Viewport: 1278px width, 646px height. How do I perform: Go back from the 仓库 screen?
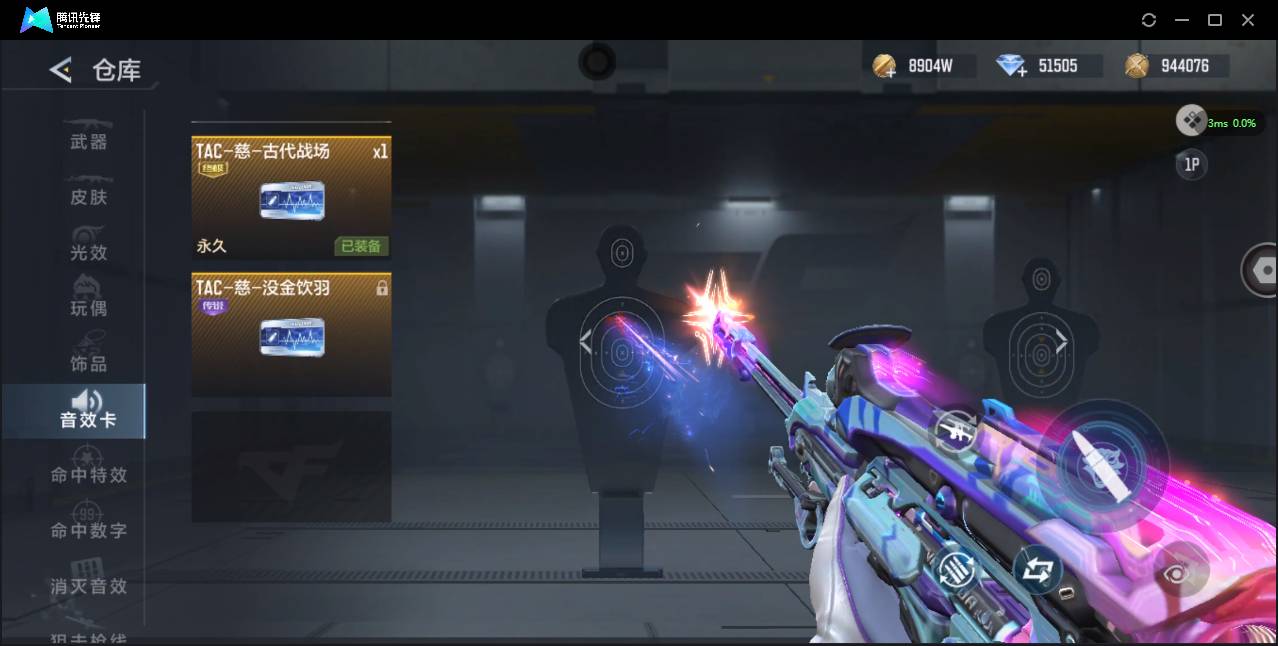click(x=61, y=70)
